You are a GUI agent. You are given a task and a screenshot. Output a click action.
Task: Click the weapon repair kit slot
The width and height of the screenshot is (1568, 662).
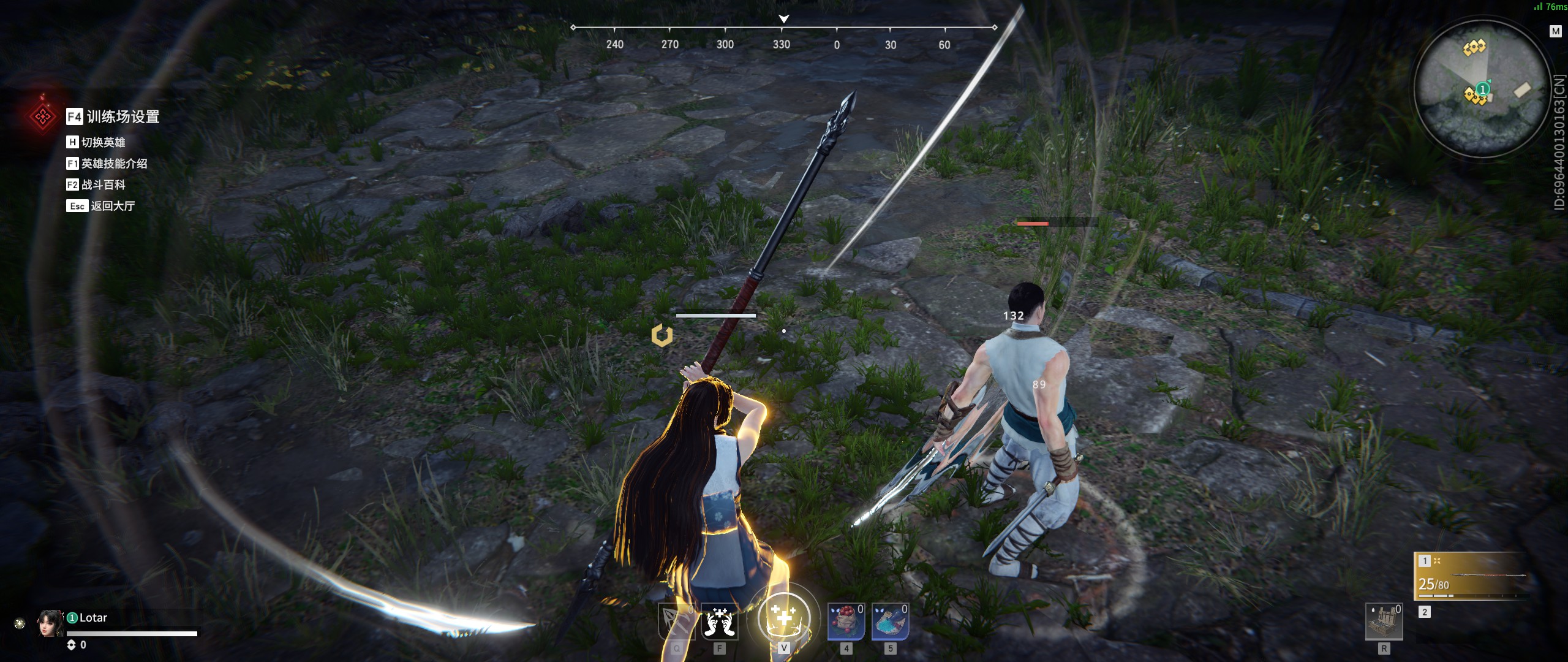click(x=1384, y=622)
